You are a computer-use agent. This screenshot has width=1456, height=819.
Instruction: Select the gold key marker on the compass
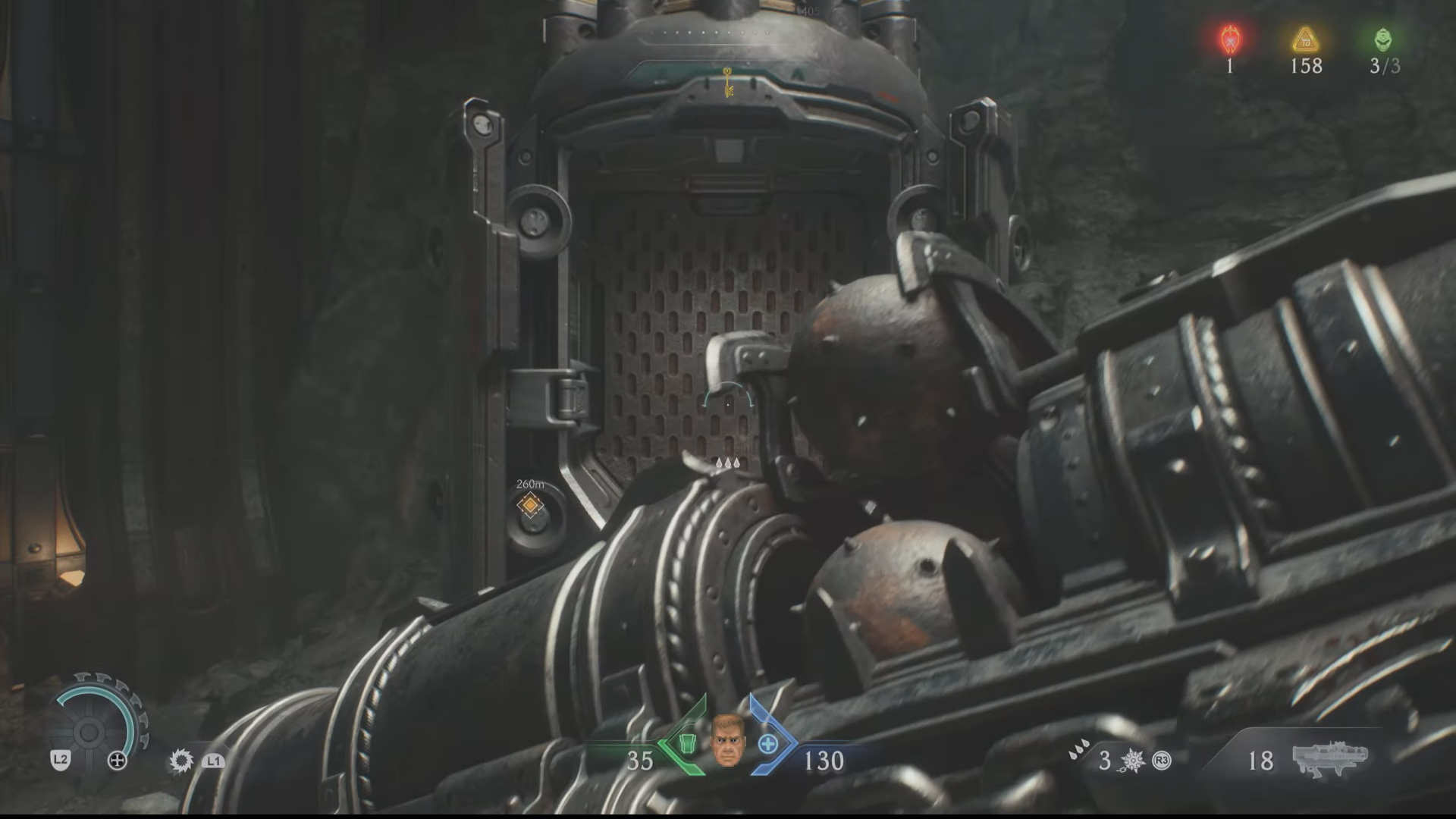point(727,82)
